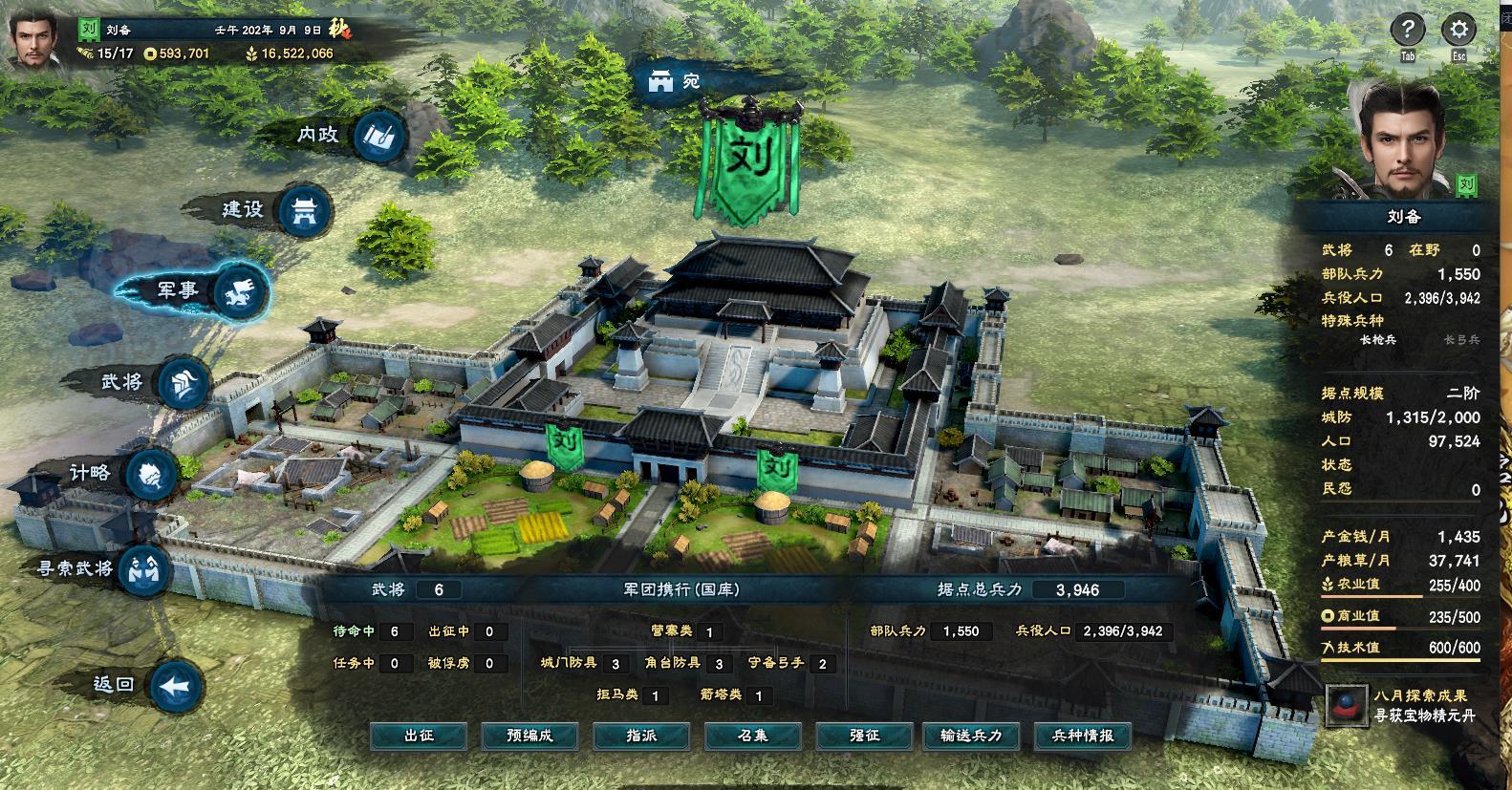Launch an expedition with 出征
The image size is (1512, 790).
419,736
